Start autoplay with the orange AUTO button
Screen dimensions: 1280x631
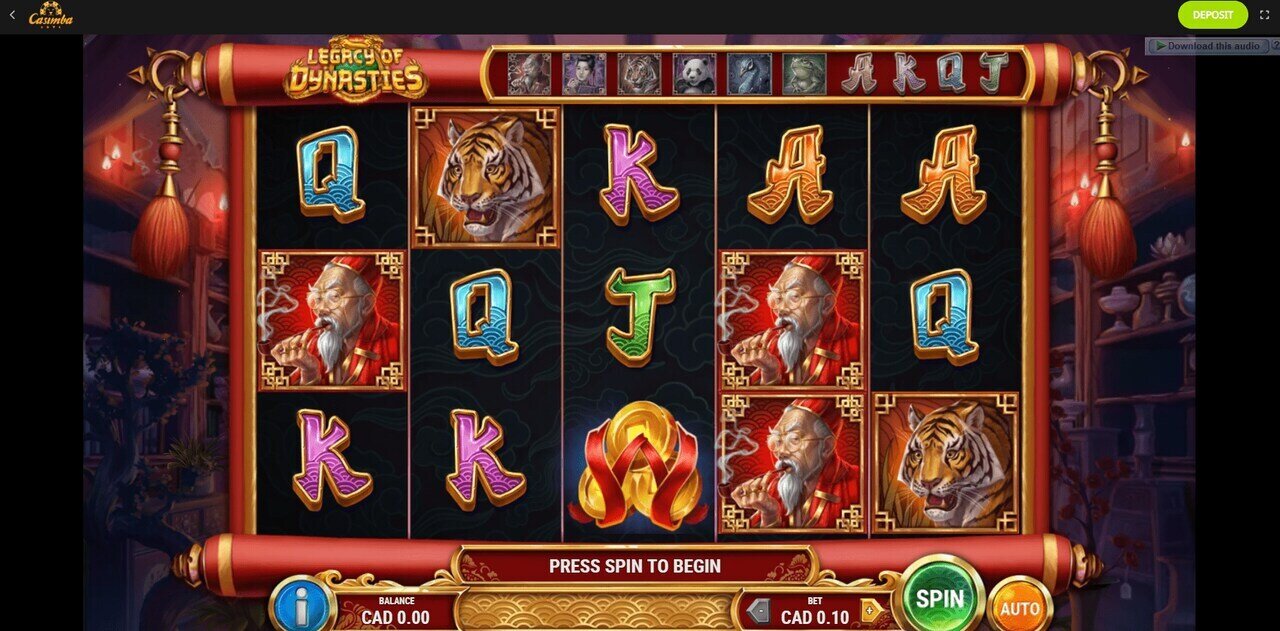pos(1019,607)
